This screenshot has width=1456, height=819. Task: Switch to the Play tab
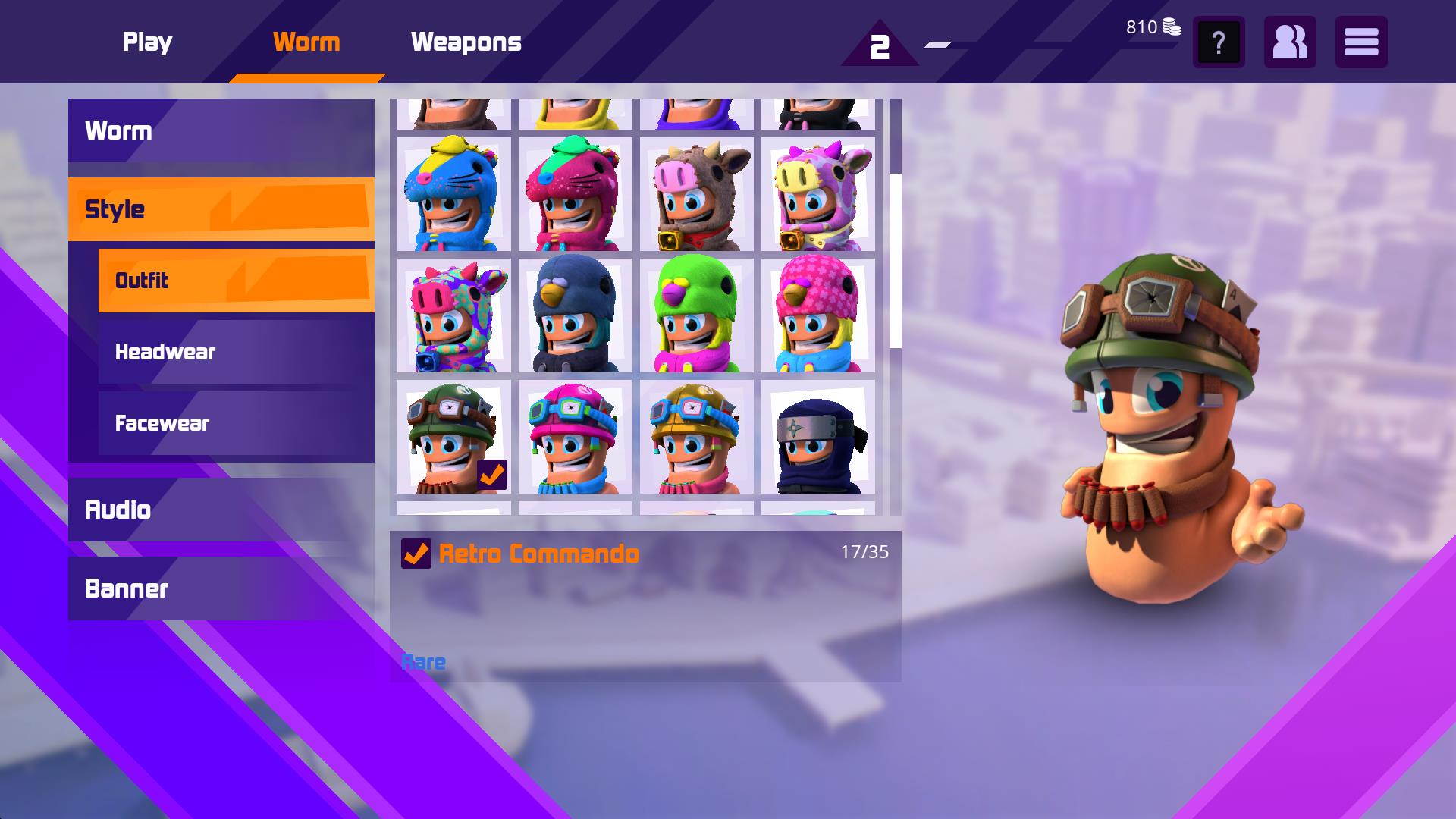click(147, 42)
